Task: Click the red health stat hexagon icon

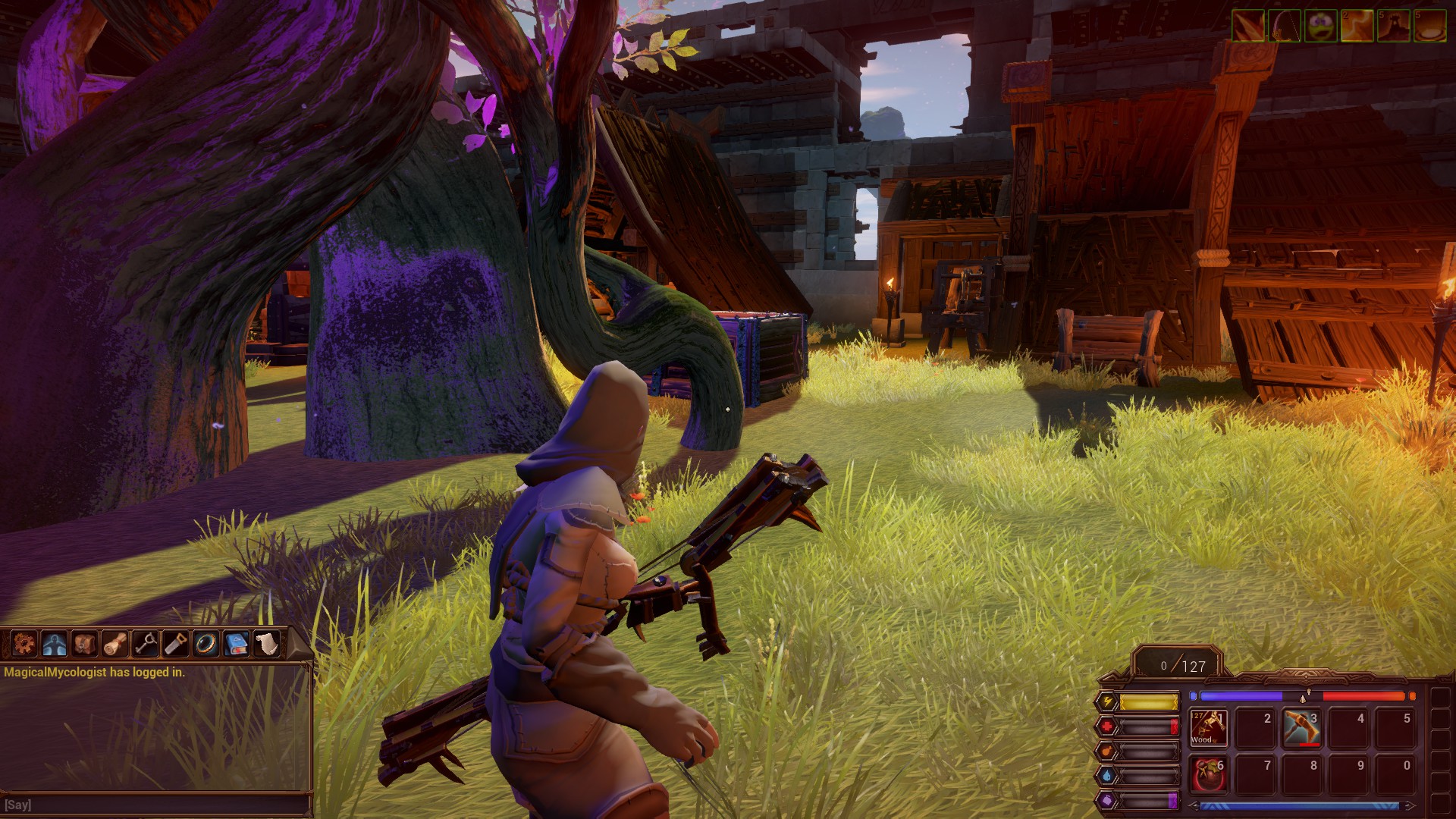Action: coord(1108,726)
